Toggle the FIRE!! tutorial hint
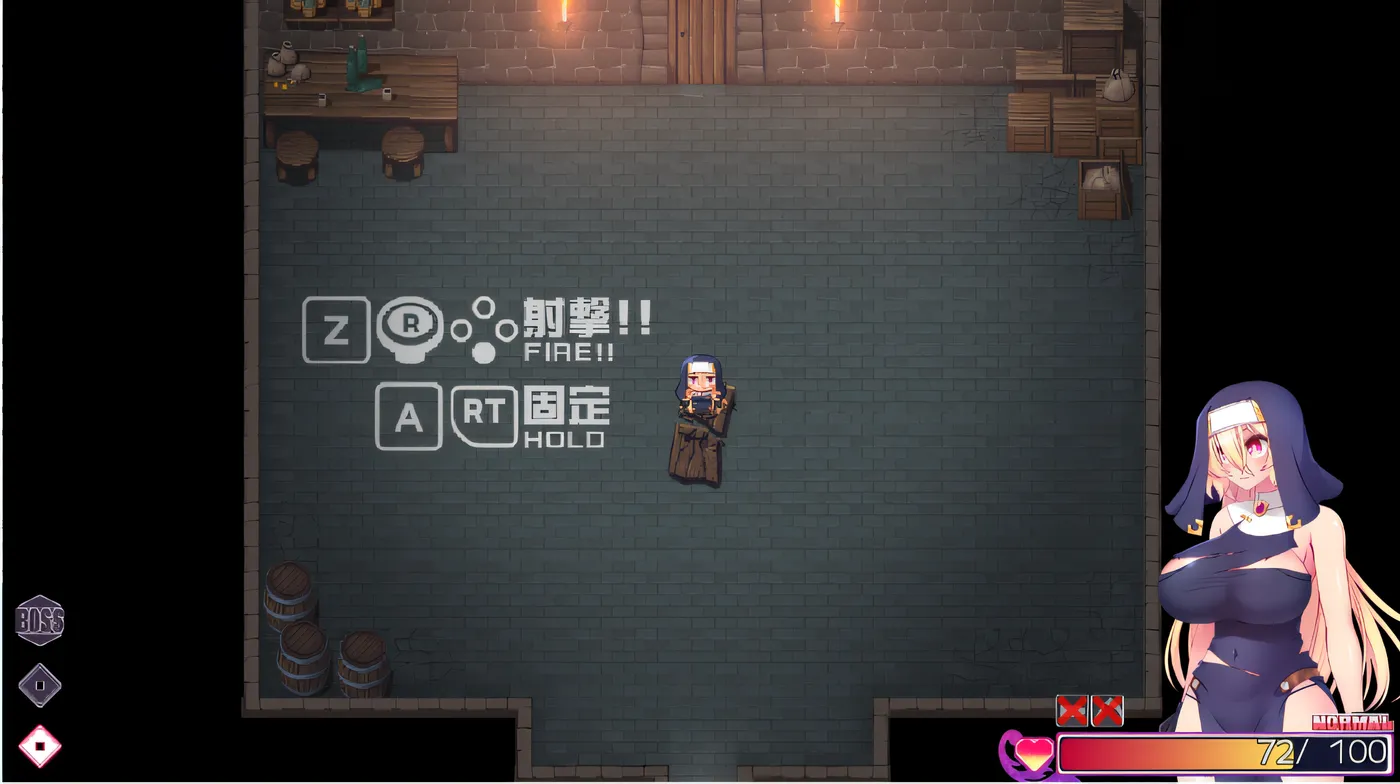1400x784 pixels. coord(570,351)
